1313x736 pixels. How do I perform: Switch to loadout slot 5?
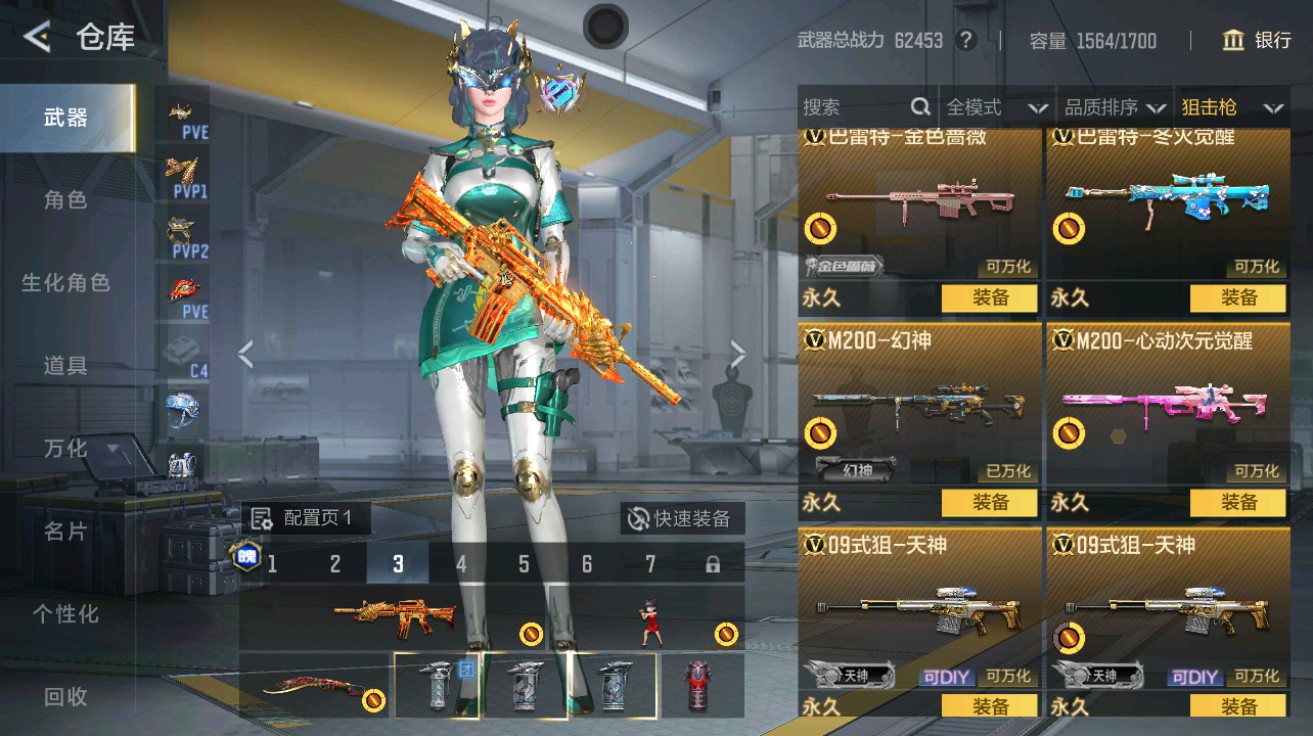click(x=524, y=564)
